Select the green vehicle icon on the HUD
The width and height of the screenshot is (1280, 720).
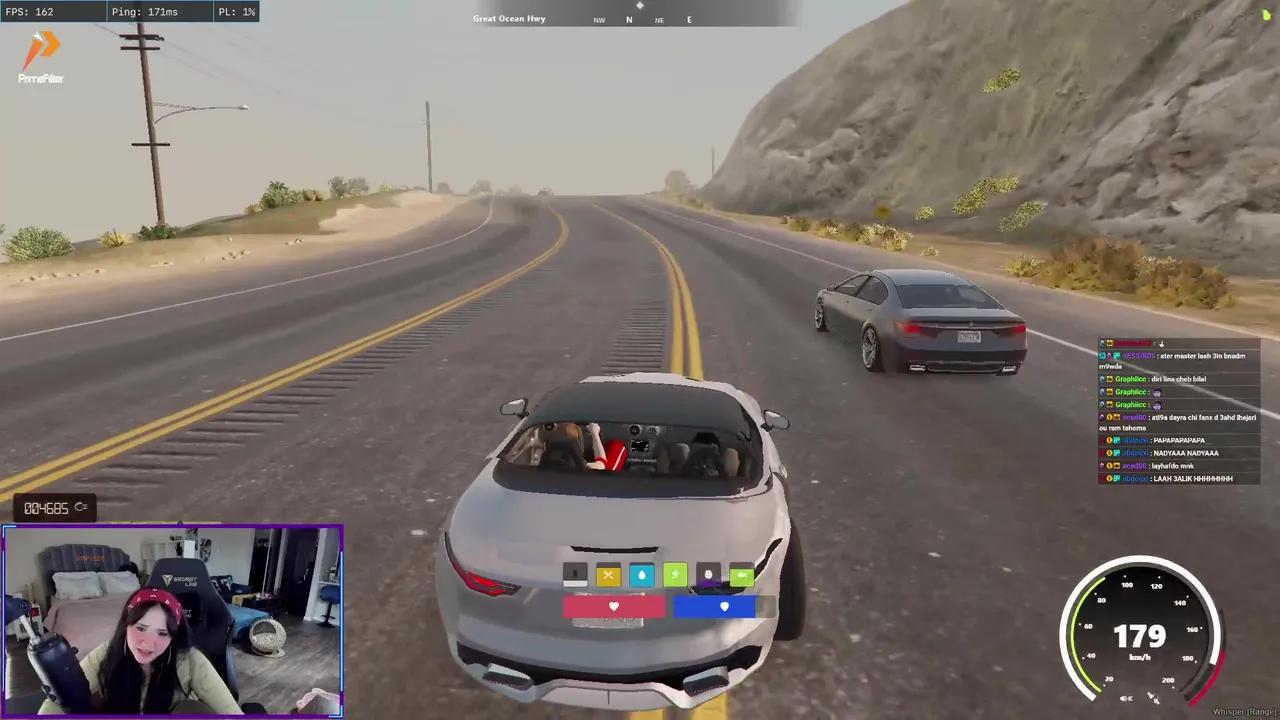click(741, 574)
